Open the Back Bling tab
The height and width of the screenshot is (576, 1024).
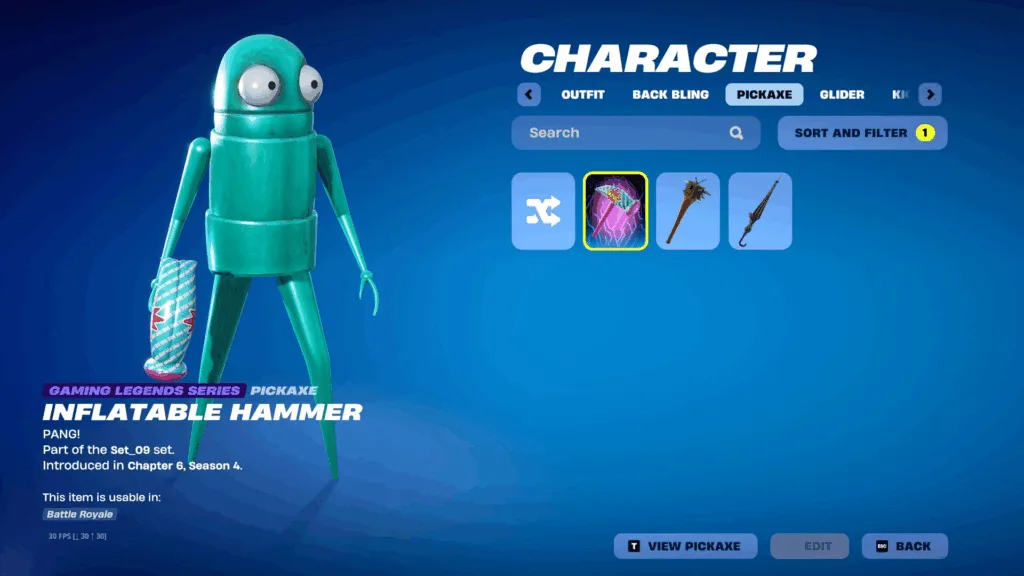[x=670, y=95]
